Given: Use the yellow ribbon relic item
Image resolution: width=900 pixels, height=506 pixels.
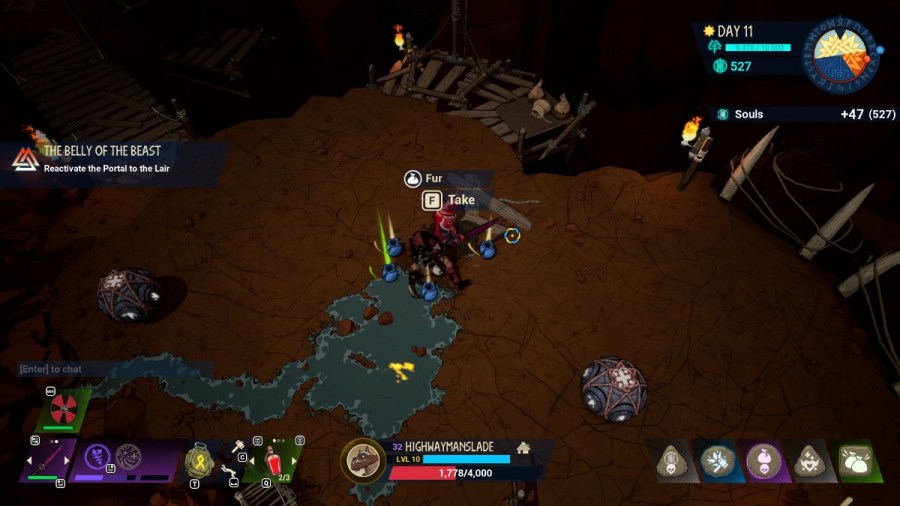Looking at the screenshot, I should pyautogui.click(x=199, y=461).
